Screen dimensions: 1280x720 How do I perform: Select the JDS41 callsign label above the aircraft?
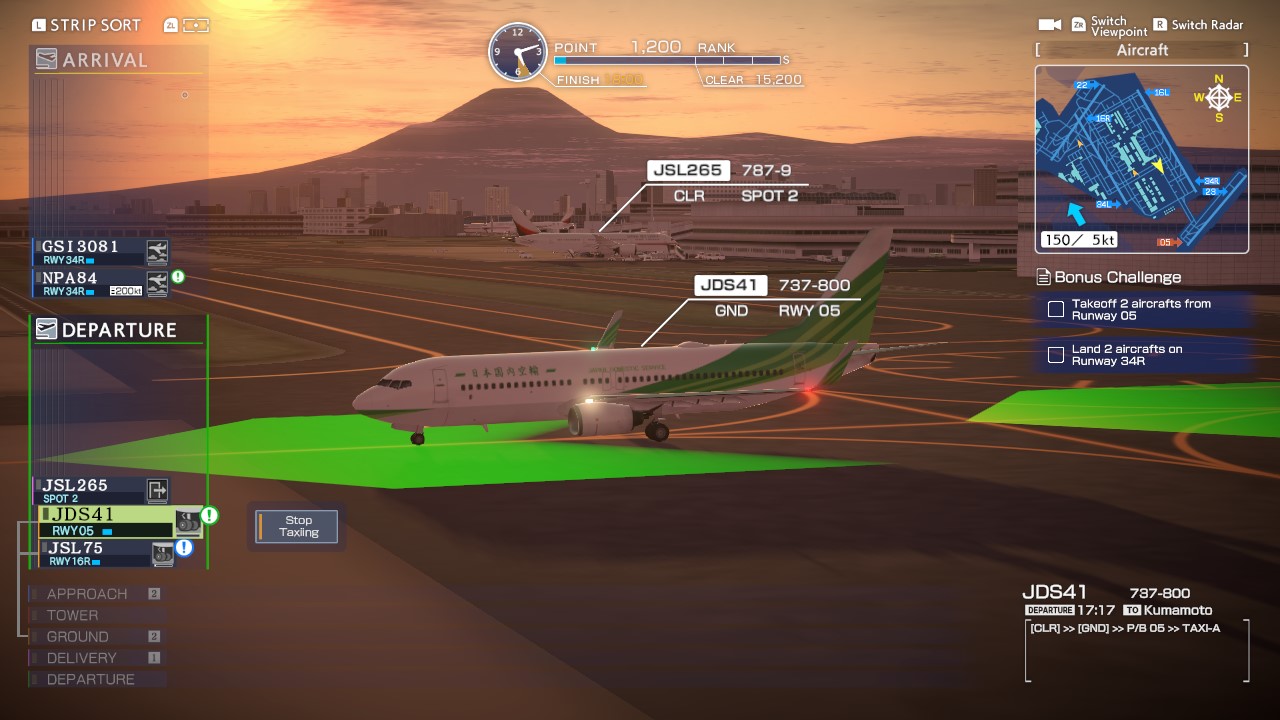731,284
